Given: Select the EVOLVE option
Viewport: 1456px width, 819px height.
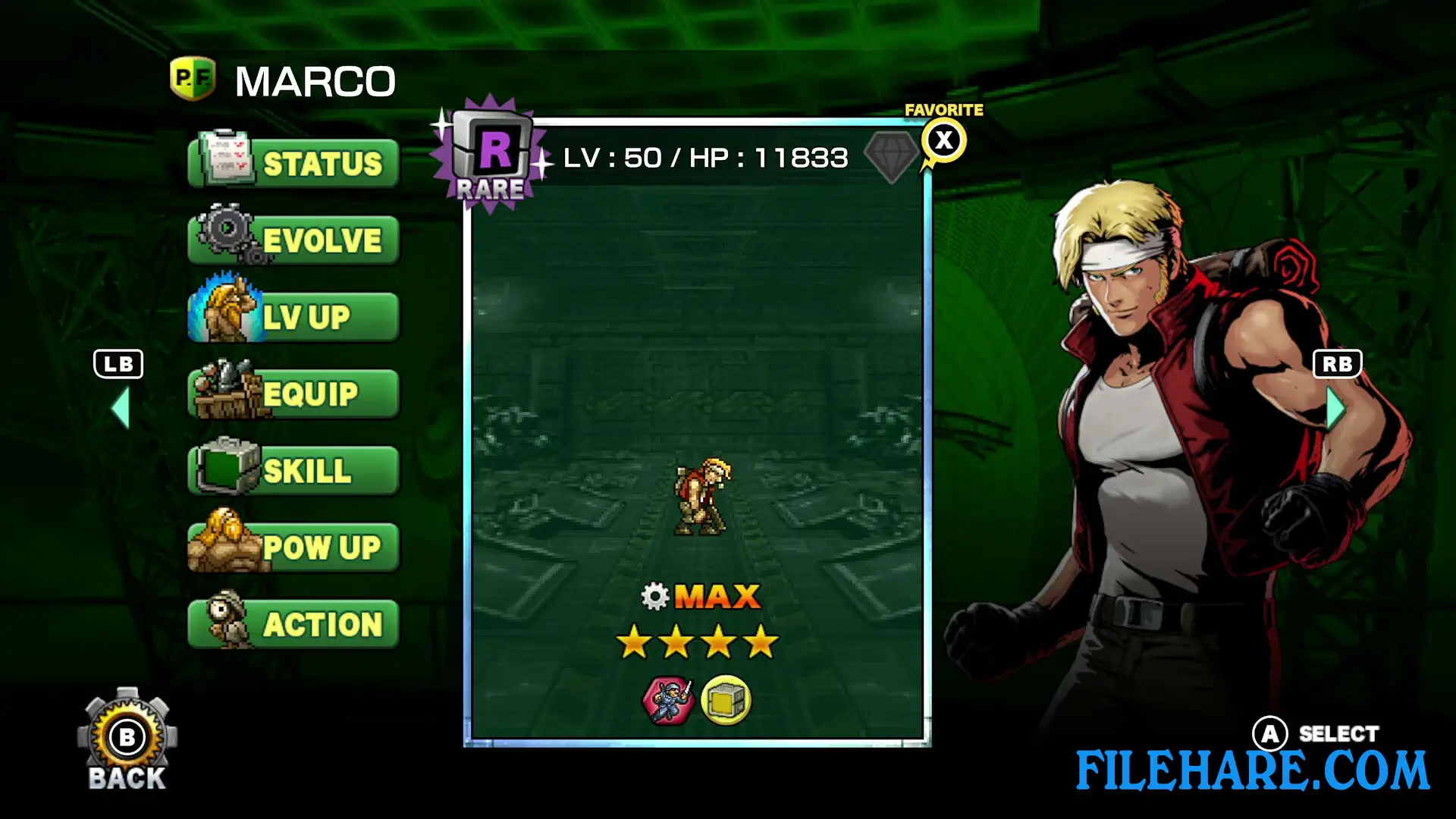Looking at the screenshot, I should point(294,240).
